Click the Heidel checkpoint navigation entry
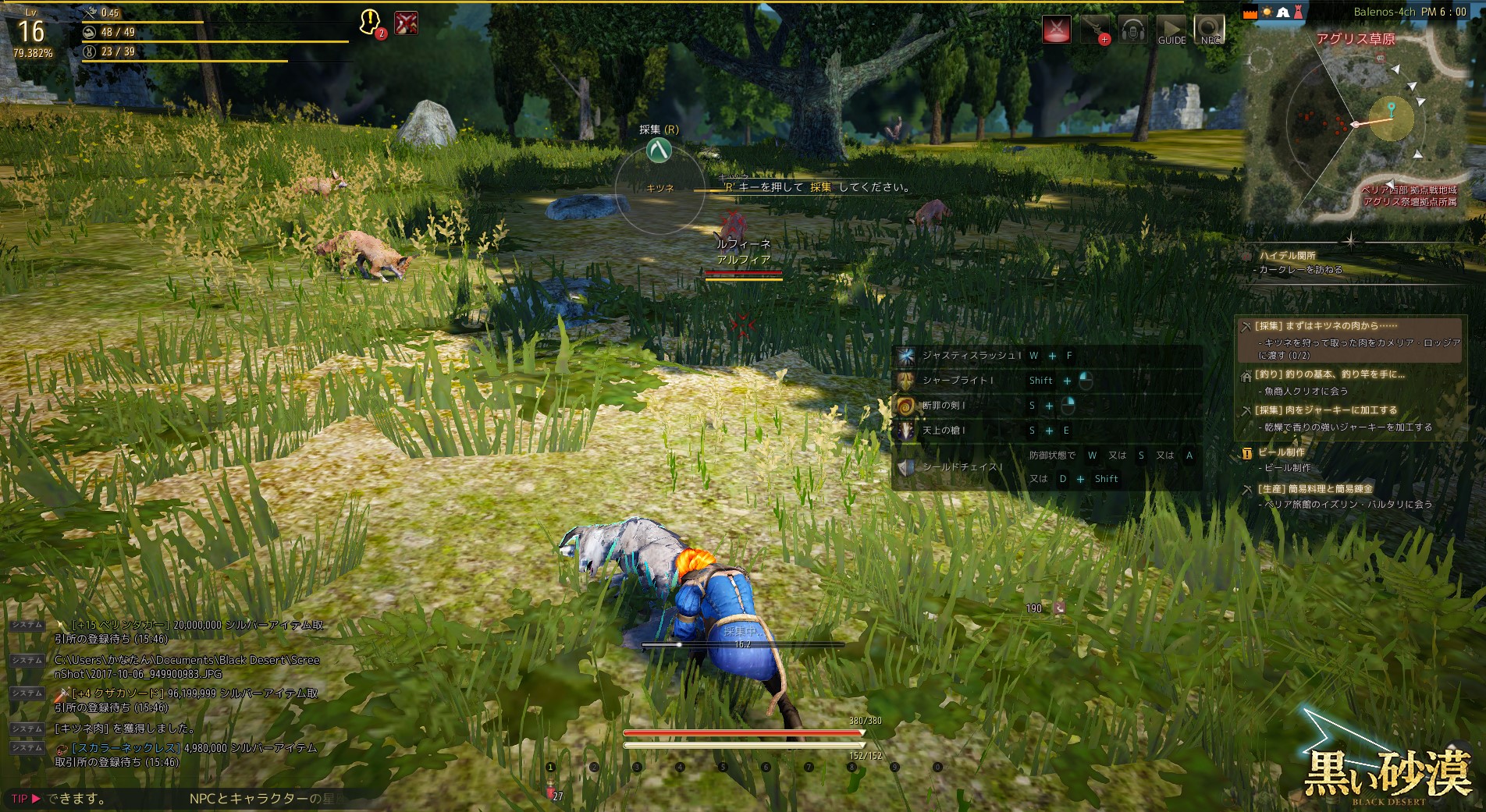1486x812 pixels. pyautogui.click(x=1287, y=256)
